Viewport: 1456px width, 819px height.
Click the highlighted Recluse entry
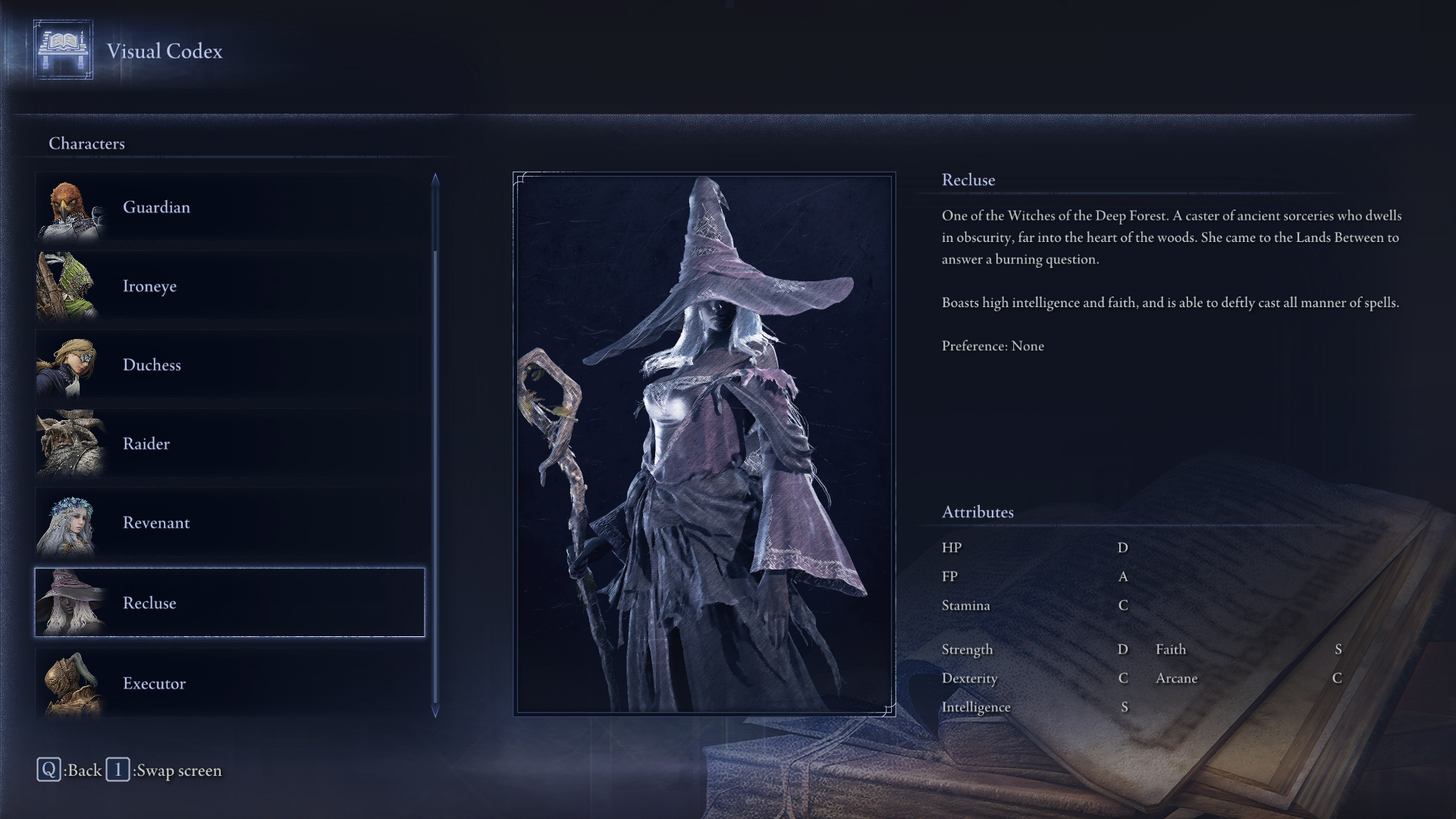click(229, 602)
